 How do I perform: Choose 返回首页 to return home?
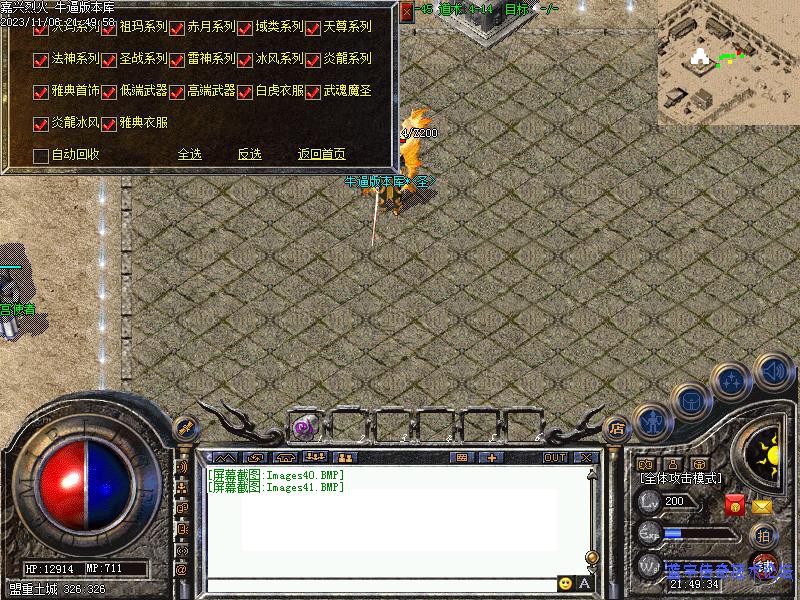pos(321,154)
